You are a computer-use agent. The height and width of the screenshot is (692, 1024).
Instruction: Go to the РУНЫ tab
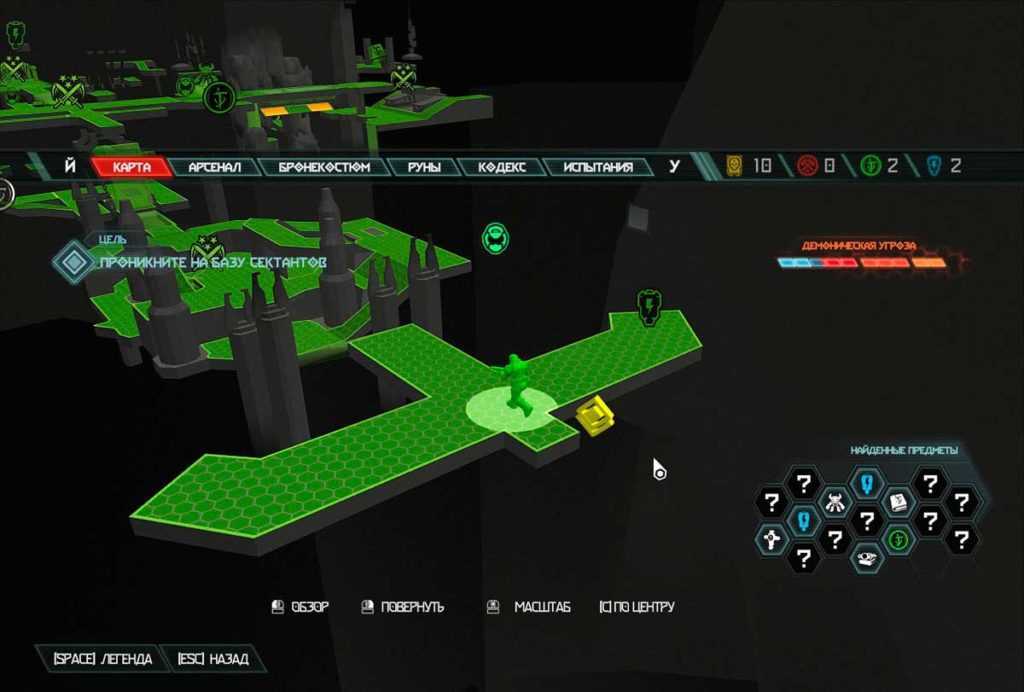pos(424,167)
